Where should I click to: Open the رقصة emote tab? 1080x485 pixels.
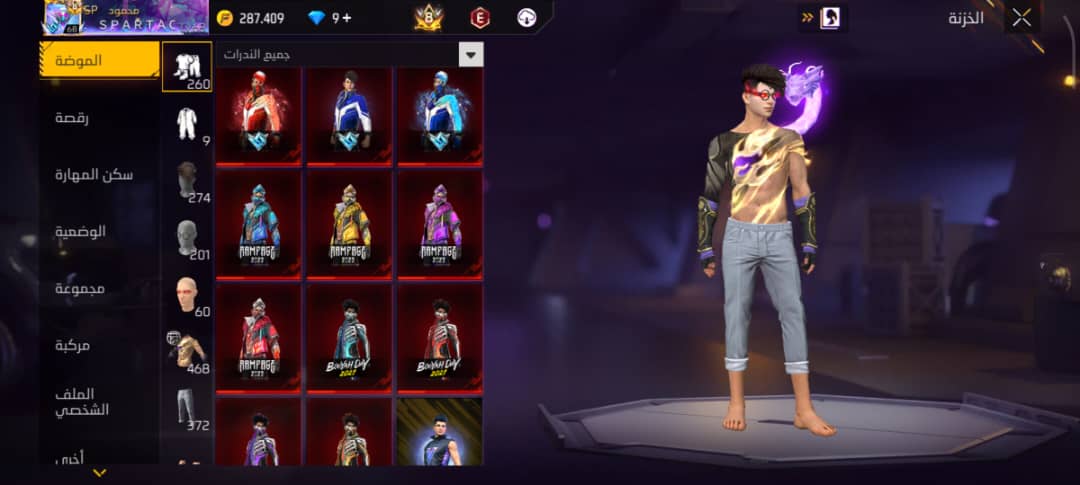pyautogui.click(x=99, y=118)
